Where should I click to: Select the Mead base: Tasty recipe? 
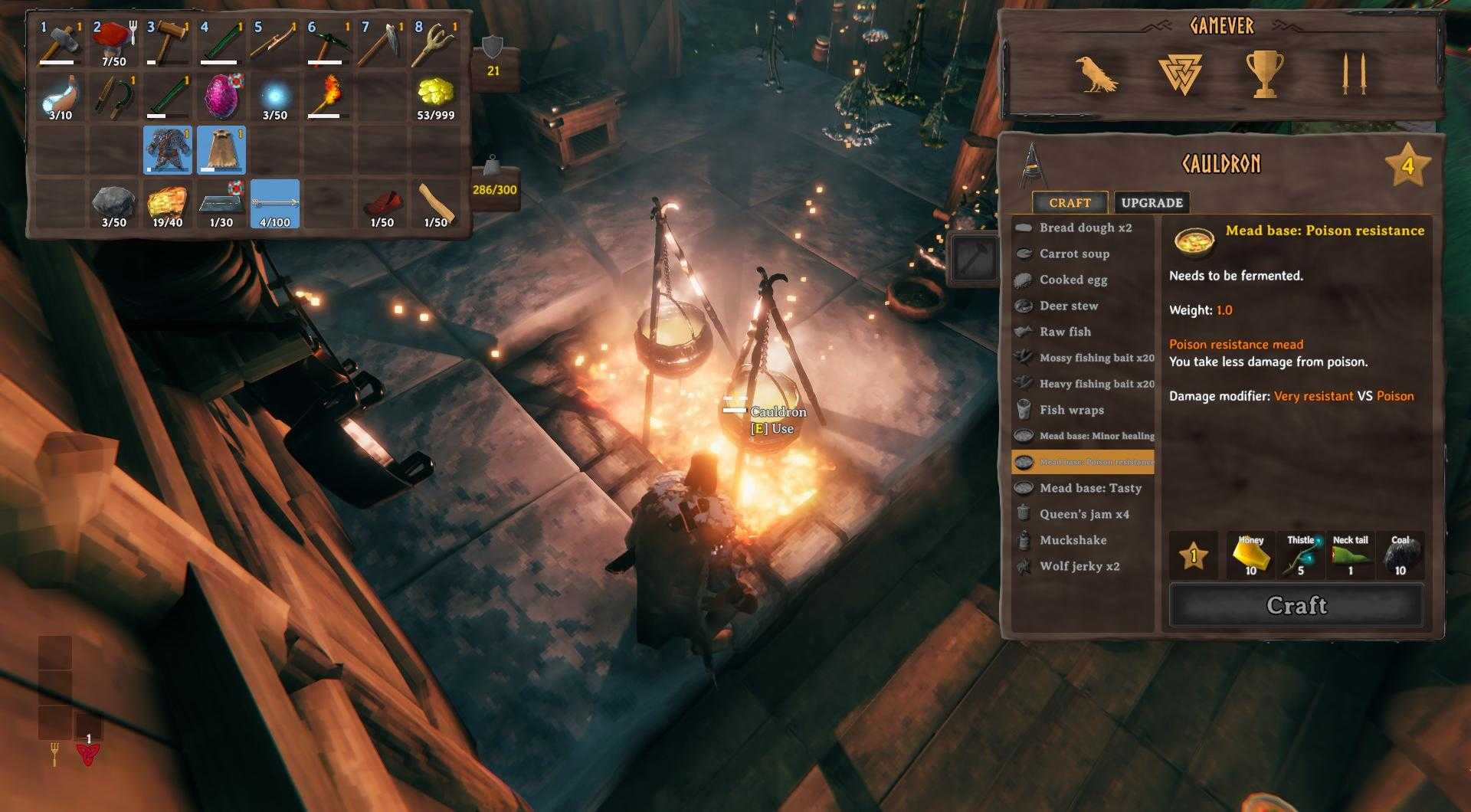pos(1088,488)
